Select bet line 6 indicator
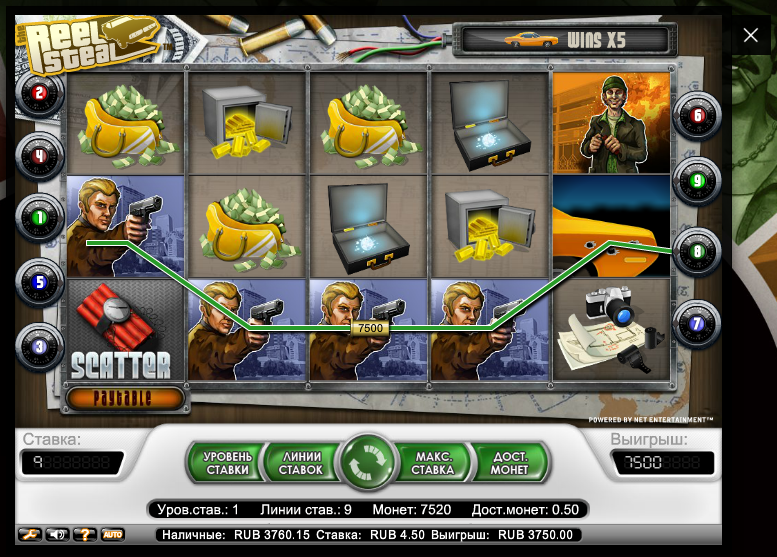Viewport: 777px width, 557px height. (697, 115)
